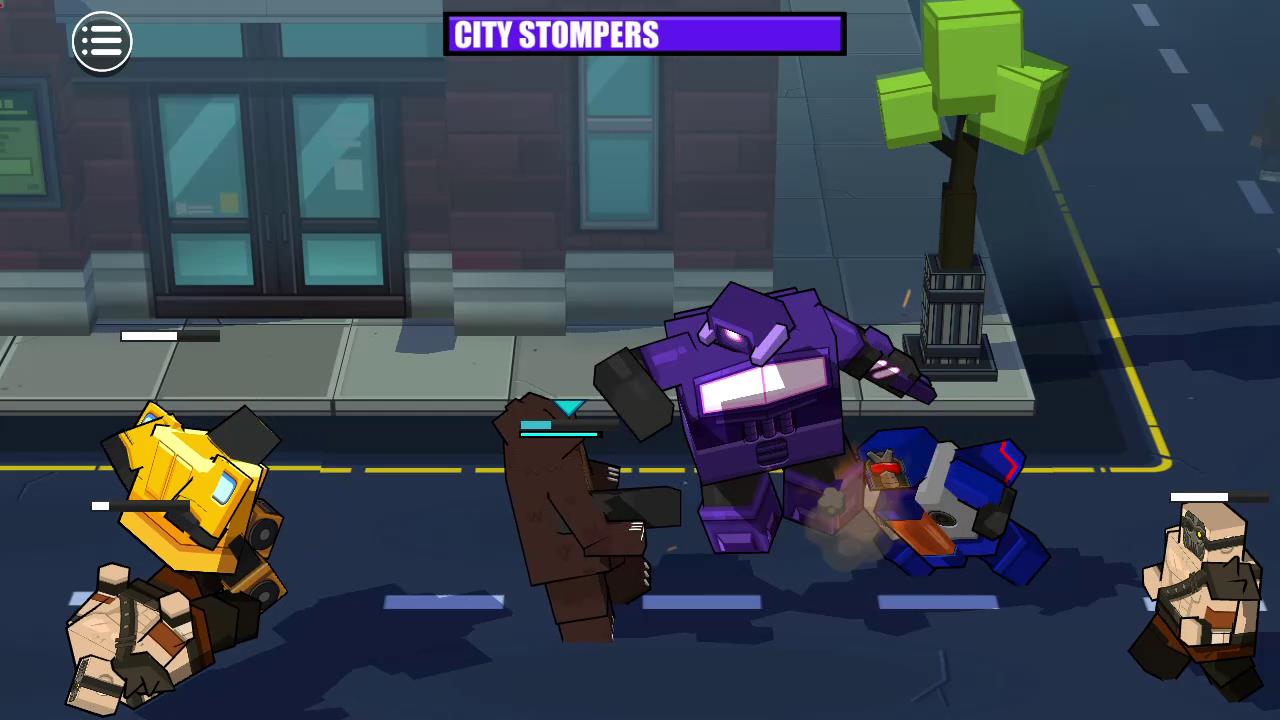Open the hamburger menu icon
This screenshot has width=1280, height=720.
tap(102, 40)
